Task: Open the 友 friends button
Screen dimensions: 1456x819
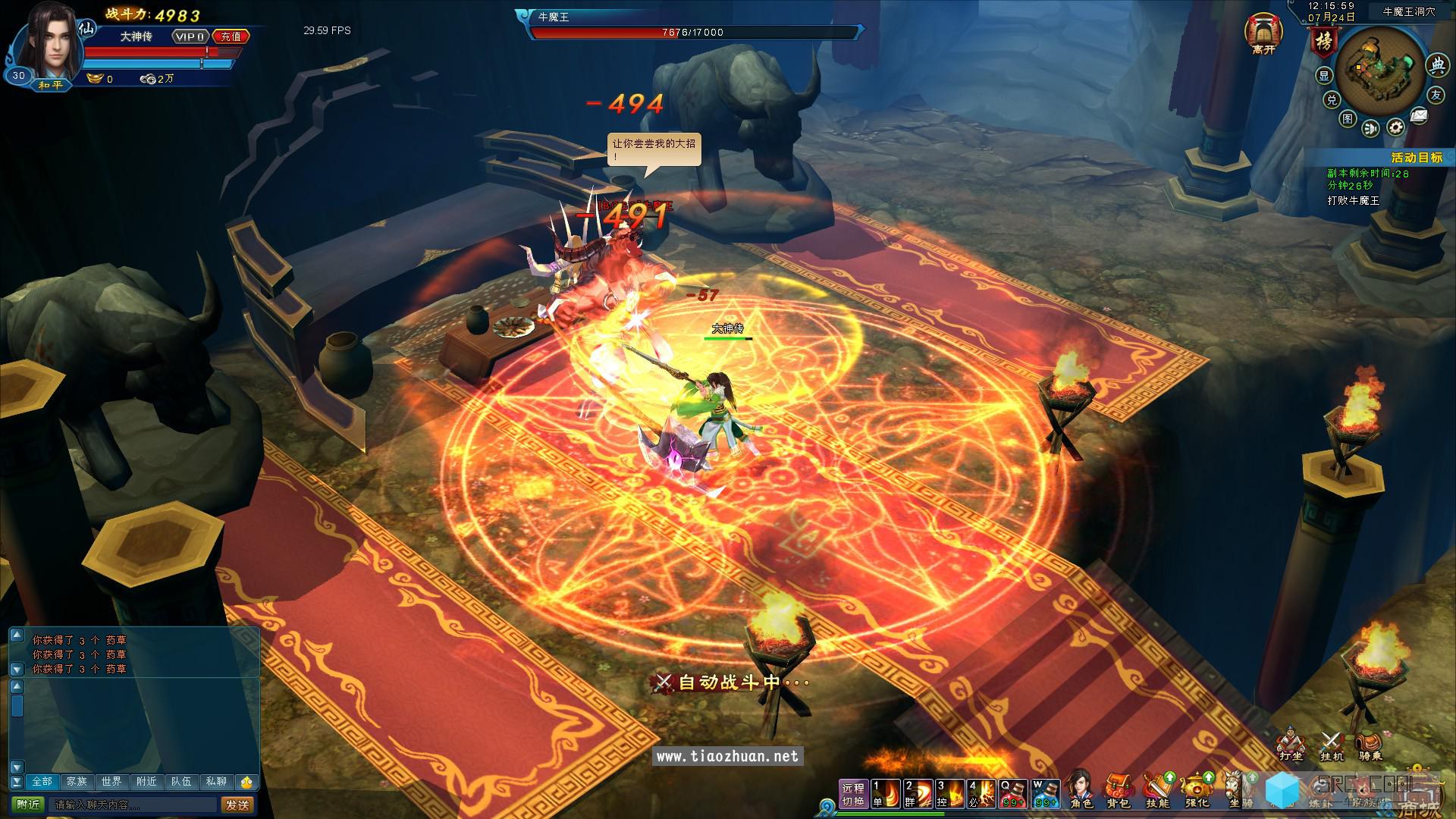Action: [1436, 95]
